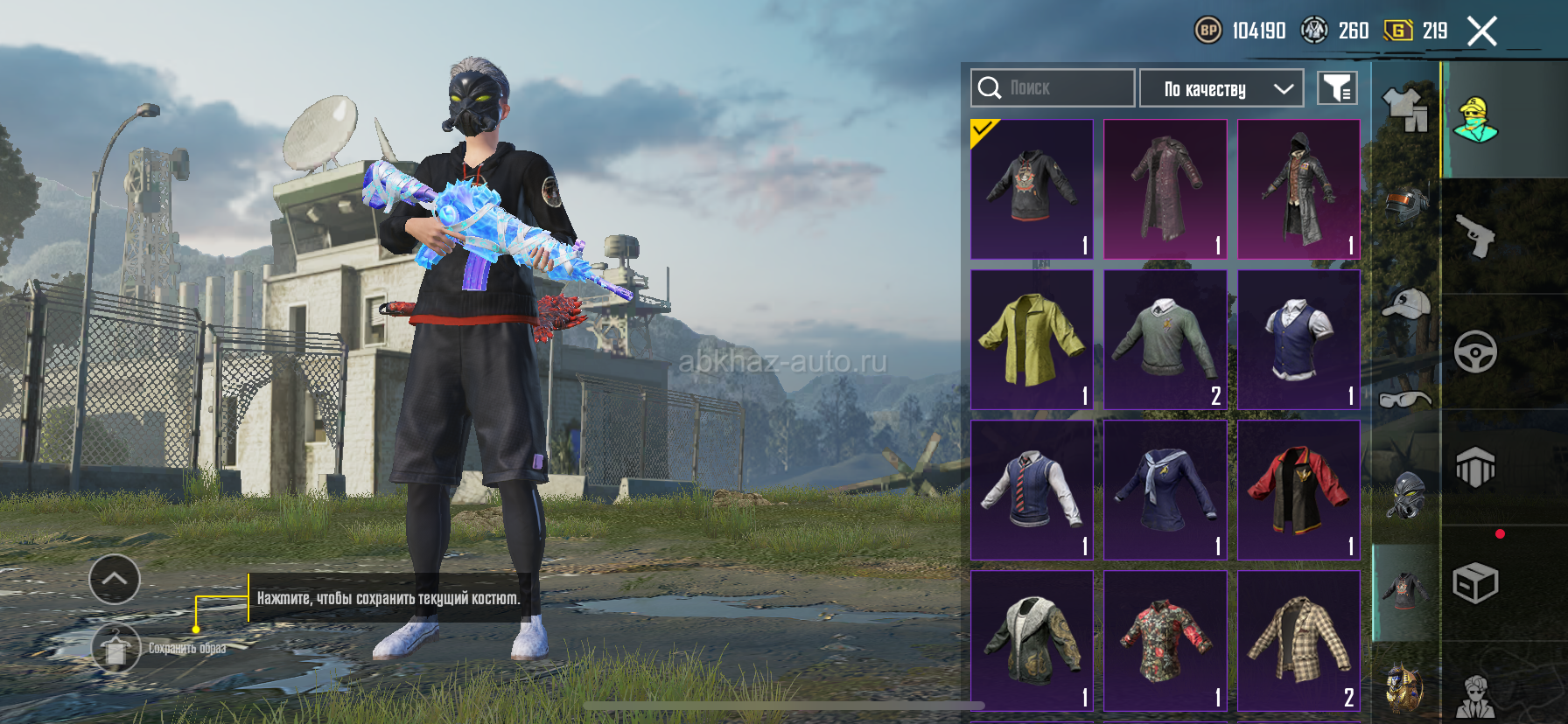The height and width of the screenshot is (724, 1568).
Task: Choose the red and black jacket
Action: pyautogui.click(x=1298, y=490)
